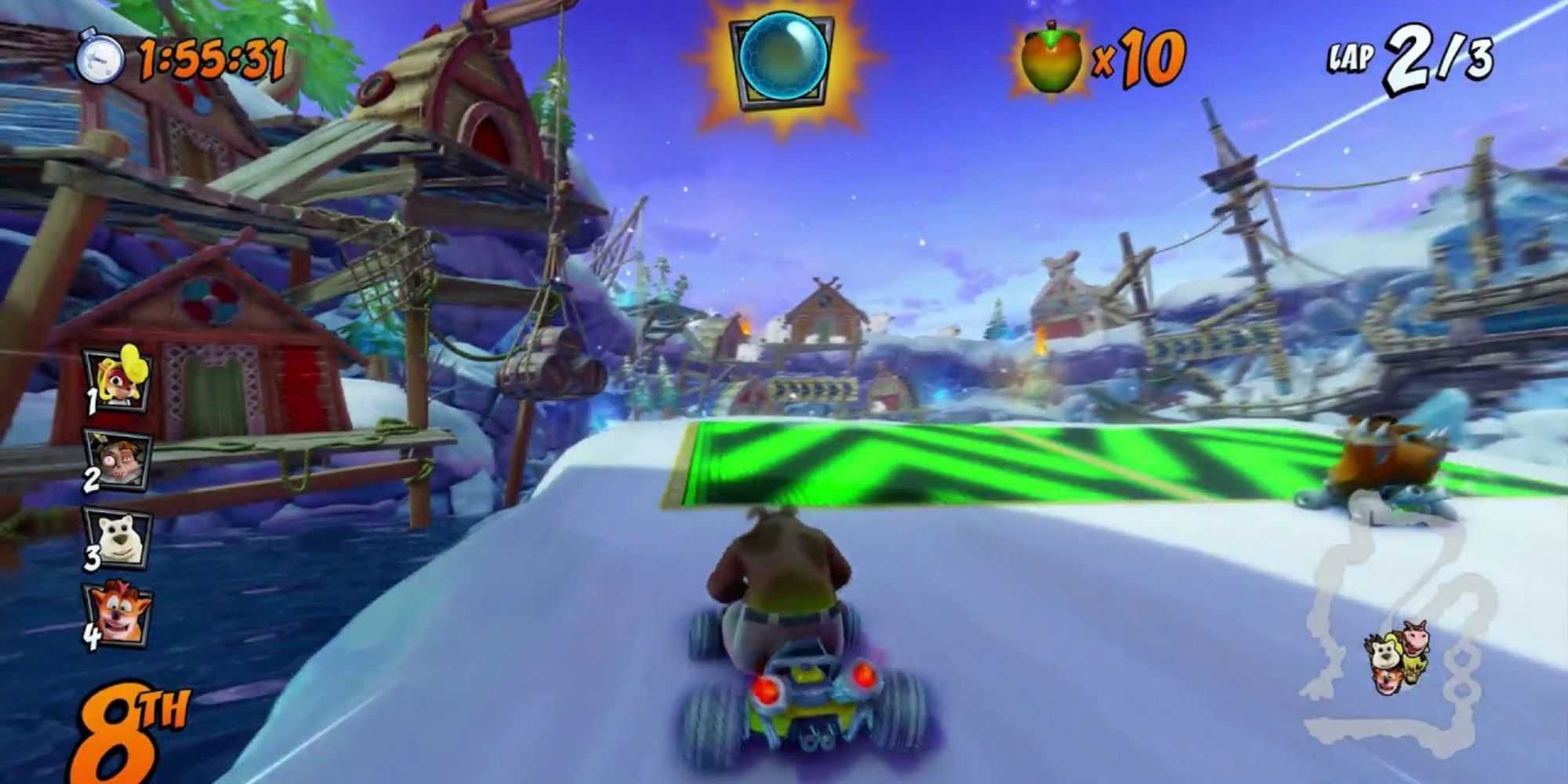Choose the Polar bear portrait in third

click(118, 536)
